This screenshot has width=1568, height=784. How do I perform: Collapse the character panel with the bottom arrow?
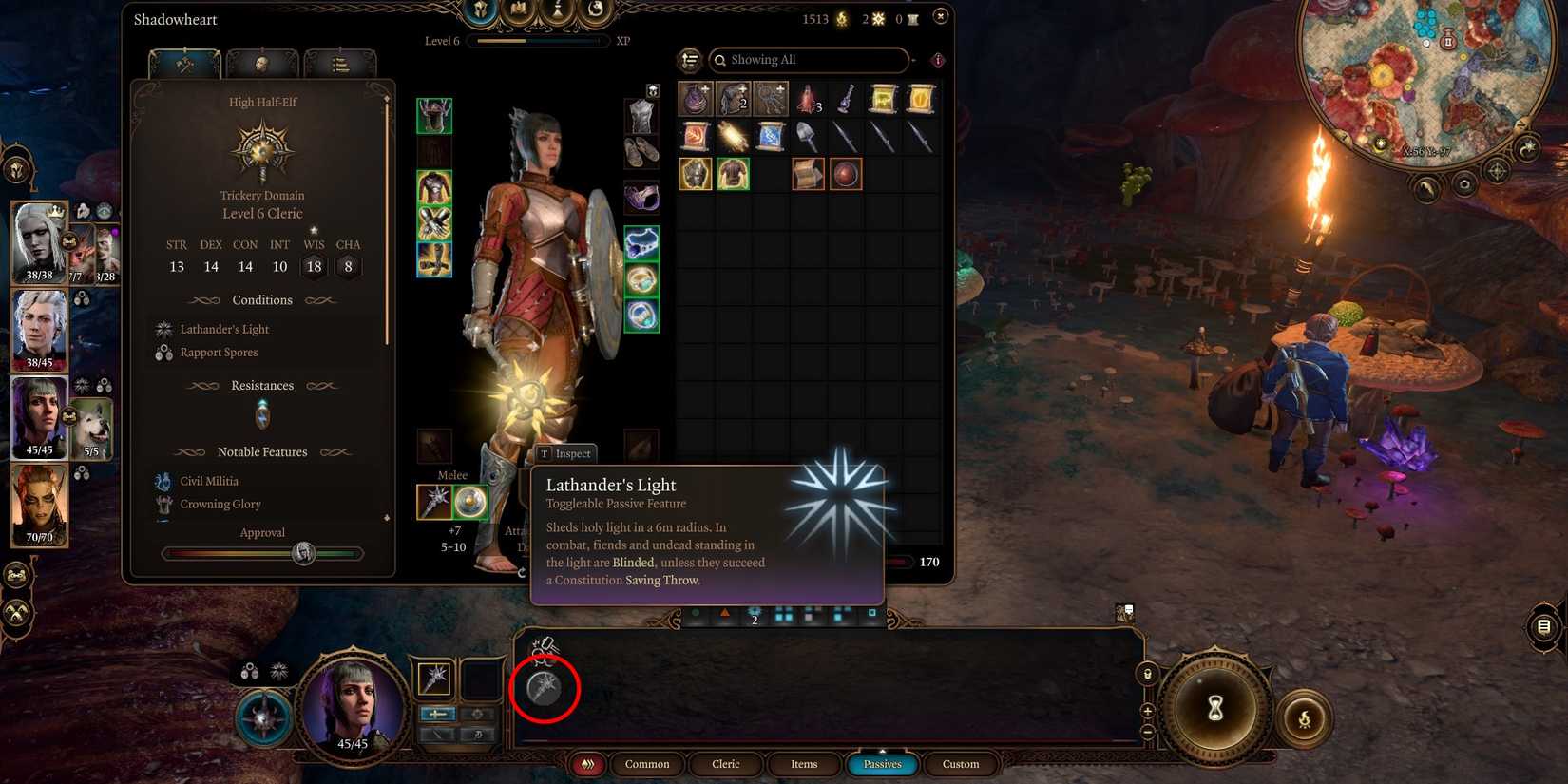[387, 518]
